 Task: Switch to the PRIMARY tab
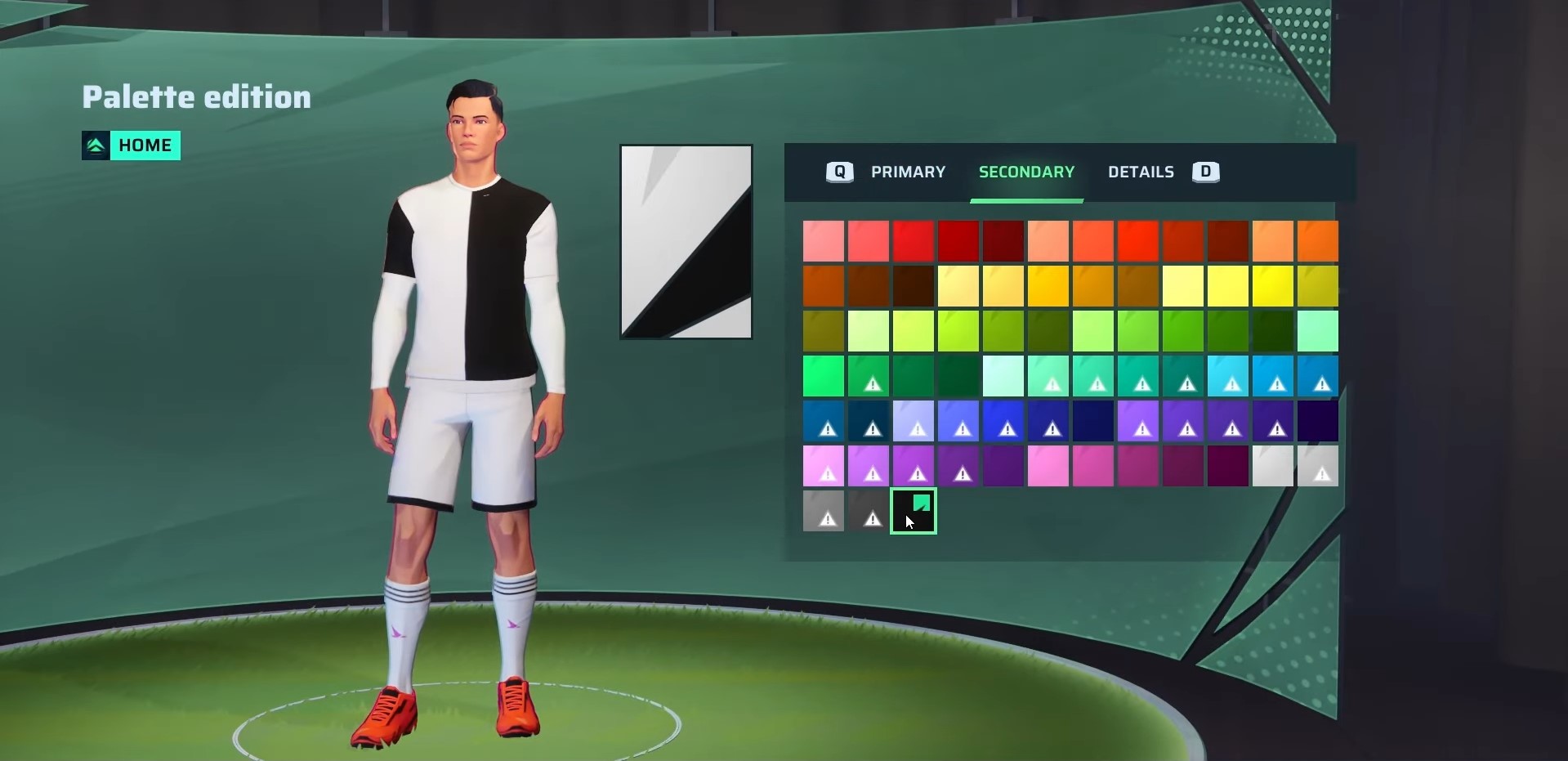tap(908, 172)
